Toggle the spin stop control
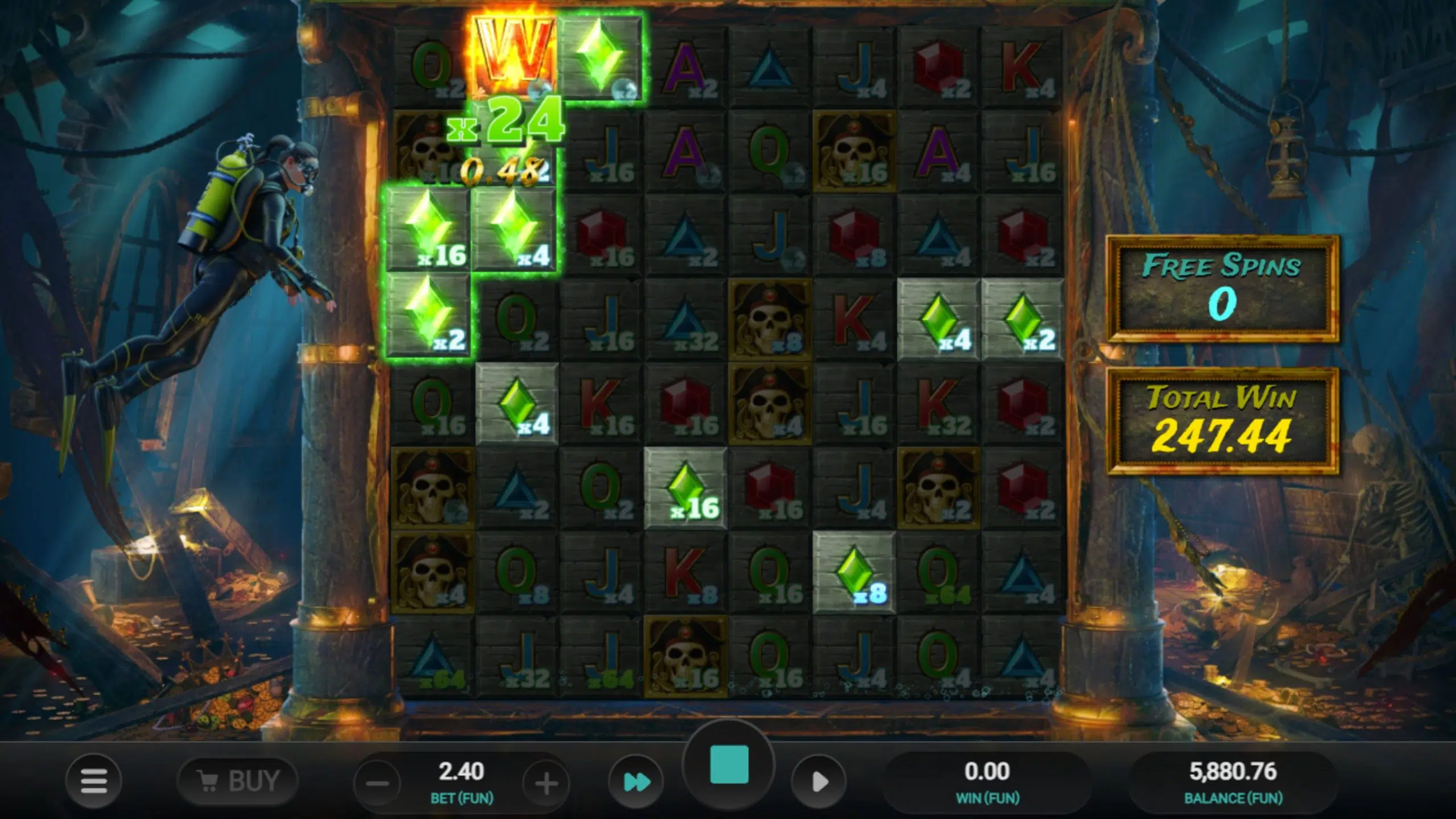1456x819 pixels. click(x=728, y=765)
